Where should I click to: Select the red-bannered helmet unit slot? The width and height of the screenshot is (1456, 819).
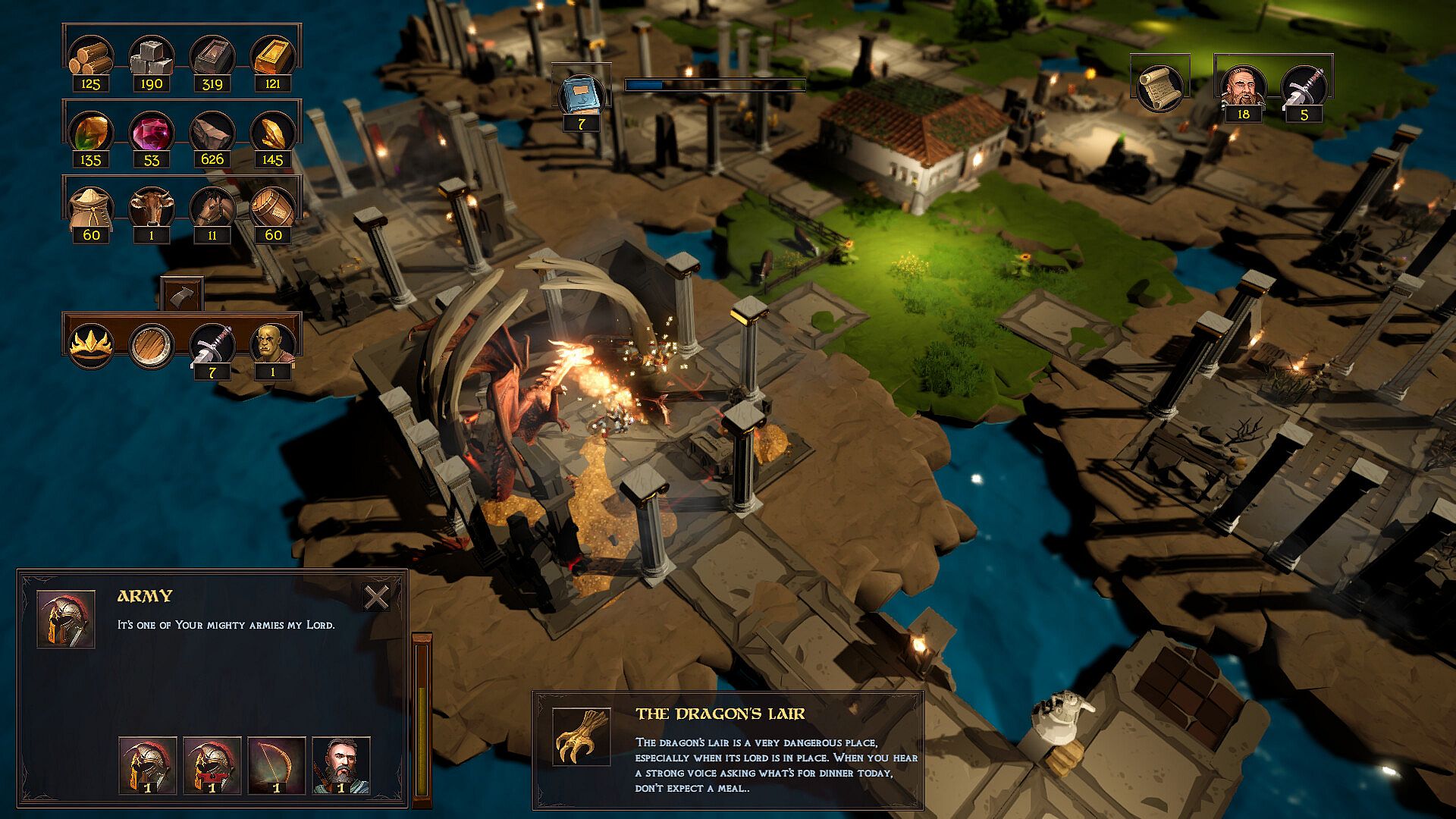[212, 764]
